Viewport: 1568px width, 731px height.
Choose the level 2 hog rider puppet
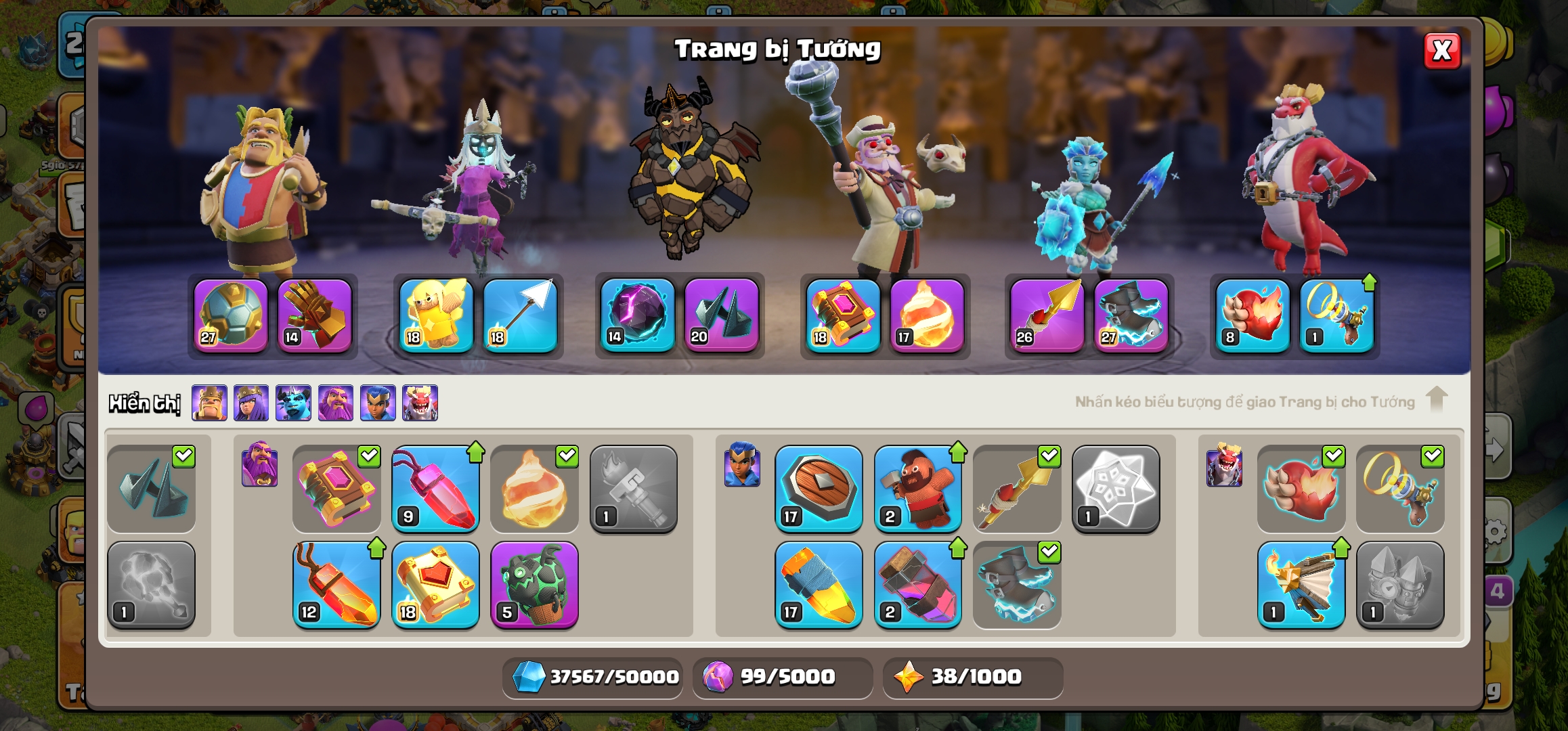point(917,489)
